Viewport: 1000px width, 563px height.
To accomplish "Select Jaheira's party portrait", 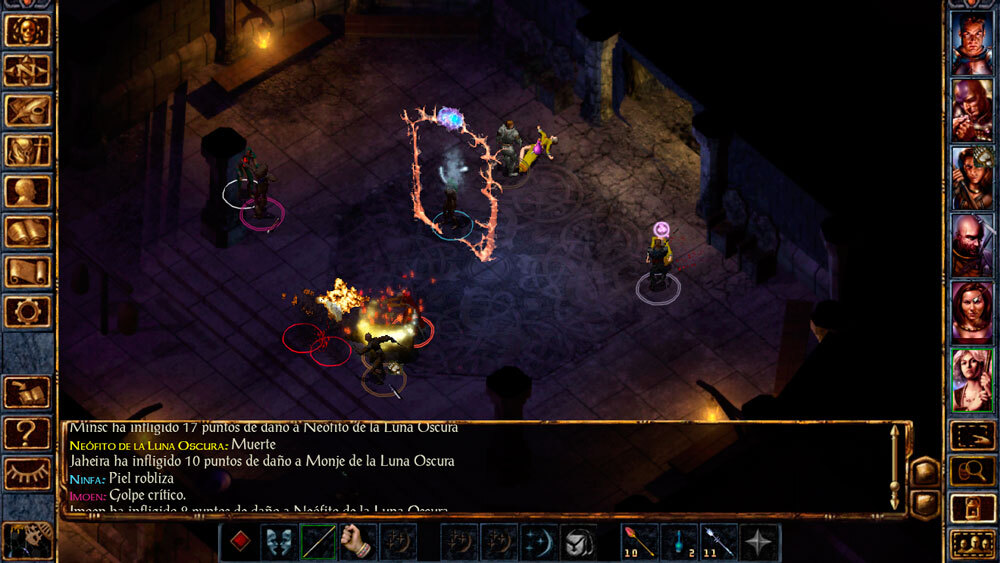I will pos(972,178).
